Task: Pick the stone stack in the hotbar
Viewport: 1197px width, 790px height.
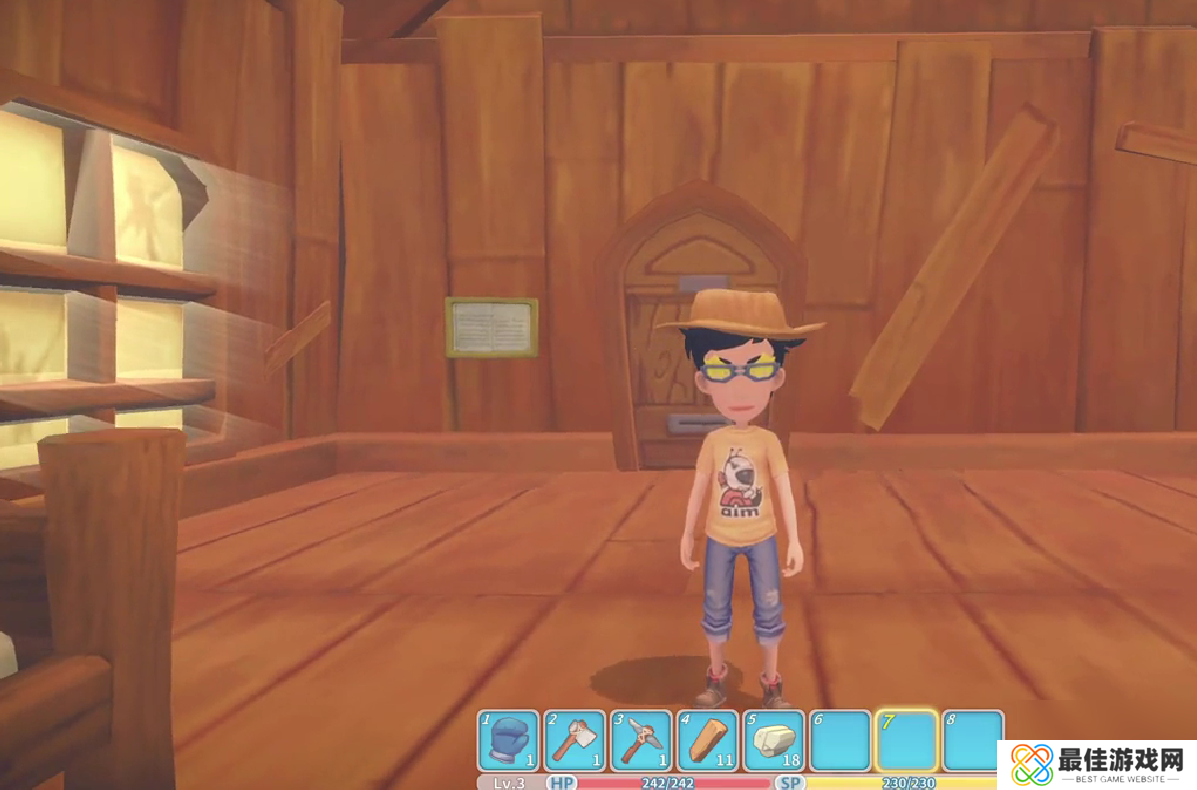Action: pos(773,741)
